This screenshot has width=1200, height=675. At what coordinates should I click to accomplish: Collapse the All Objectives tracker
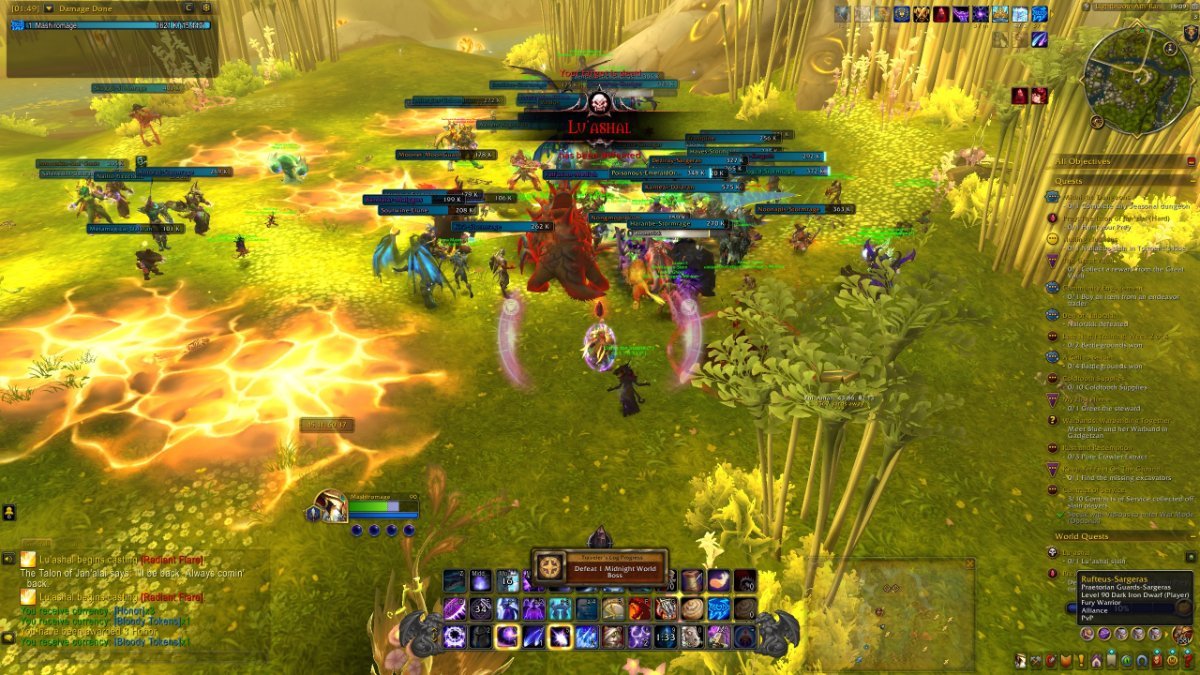pos(1191,161)
